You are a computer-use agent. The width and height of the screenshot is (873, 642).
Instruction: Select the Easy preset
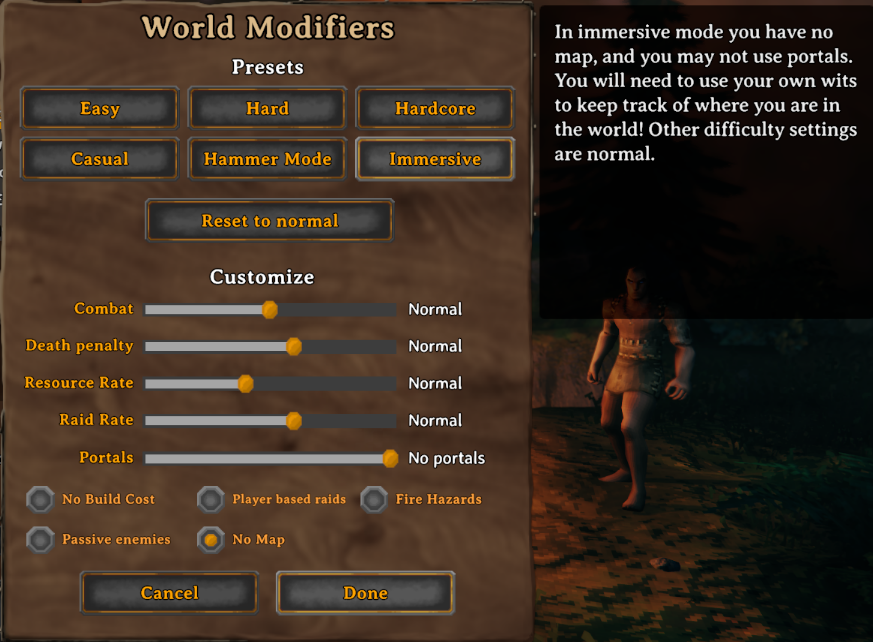(99, 108)
